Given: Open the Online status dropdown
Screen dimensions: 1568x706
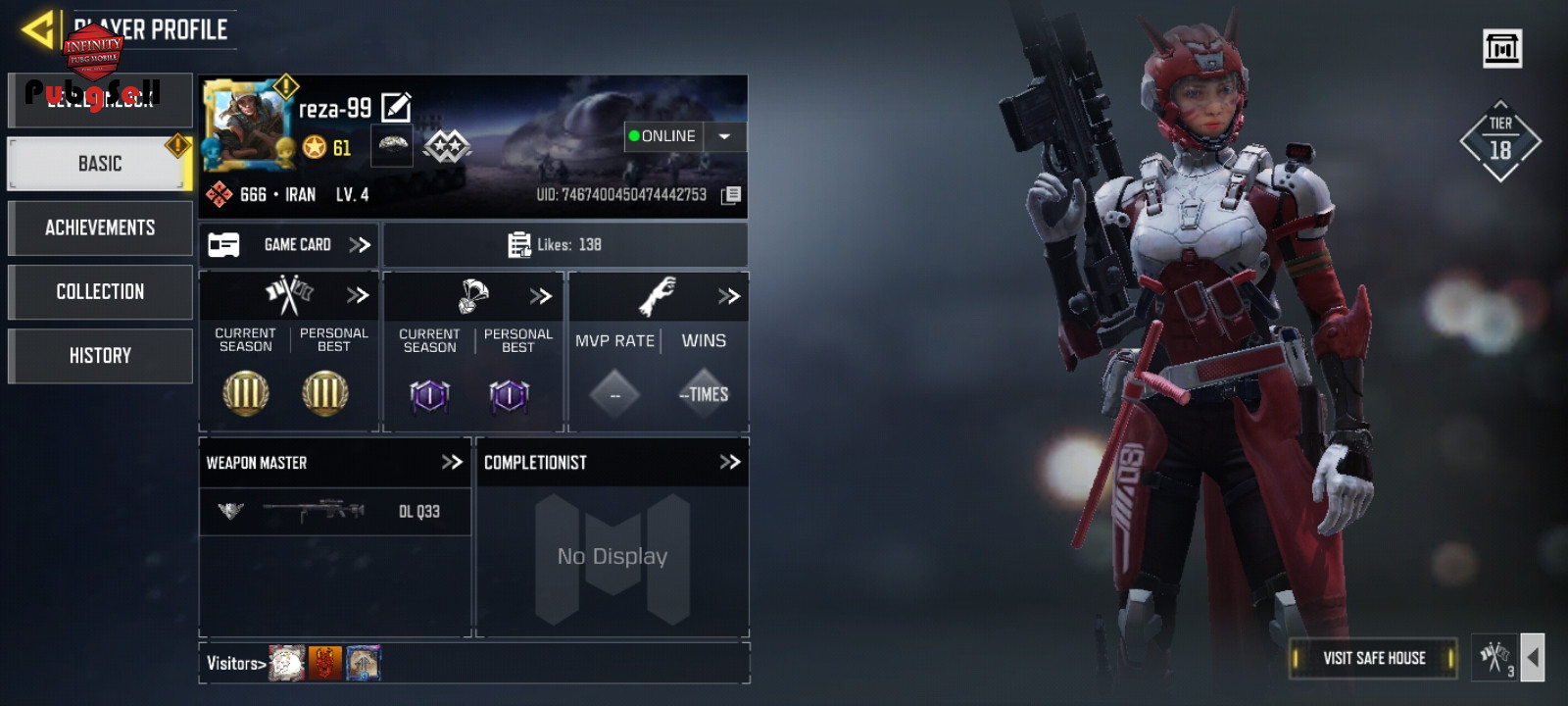Looking at the screenshot, I should (x=724, y=136).
